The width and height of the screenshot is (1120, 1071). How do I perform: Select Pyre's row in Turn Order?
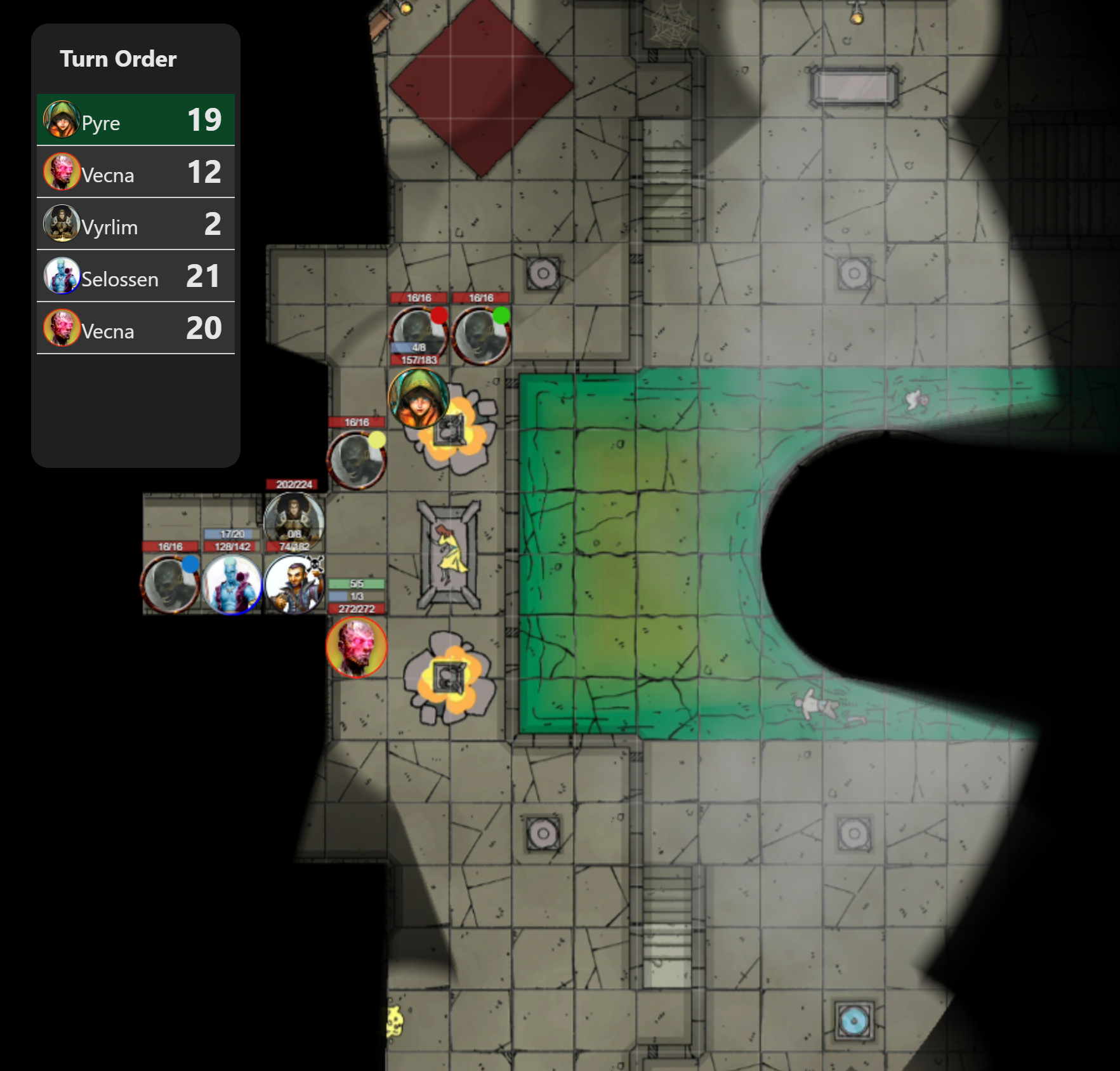coord(135,120)
